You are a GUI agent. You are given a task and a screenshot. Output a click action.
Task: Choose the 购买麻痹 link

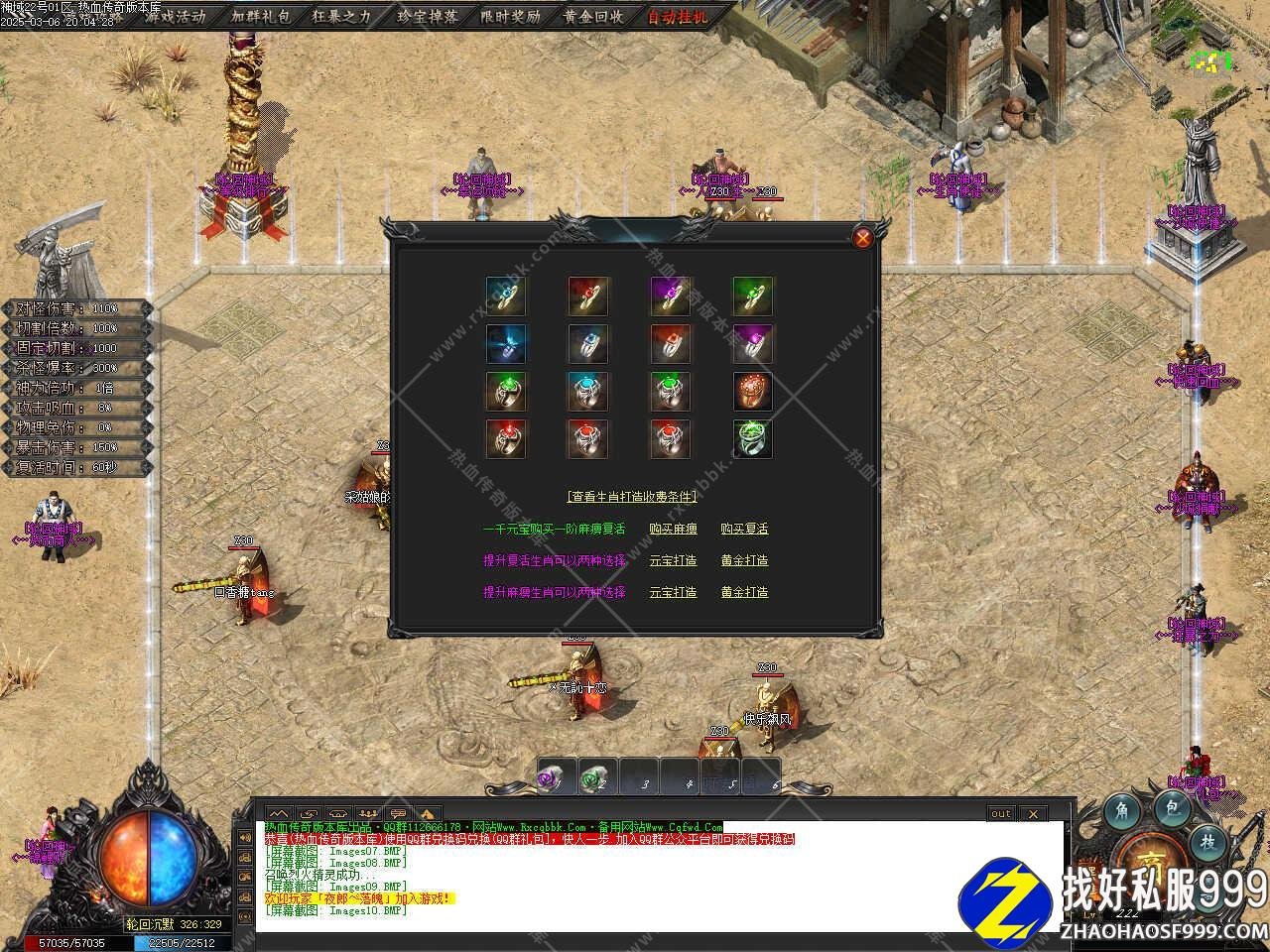pos(673,530)
